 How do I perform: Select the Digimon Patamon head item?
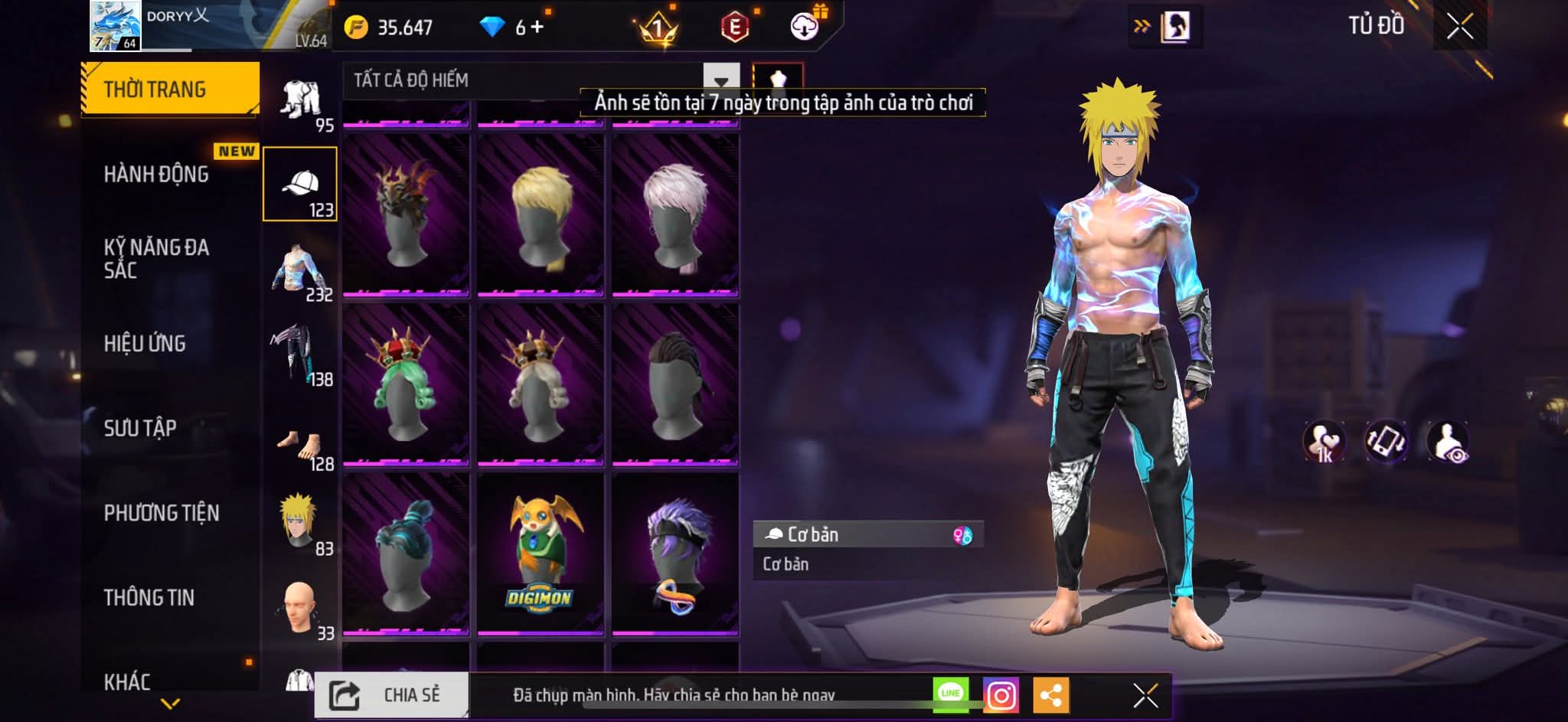541,554
